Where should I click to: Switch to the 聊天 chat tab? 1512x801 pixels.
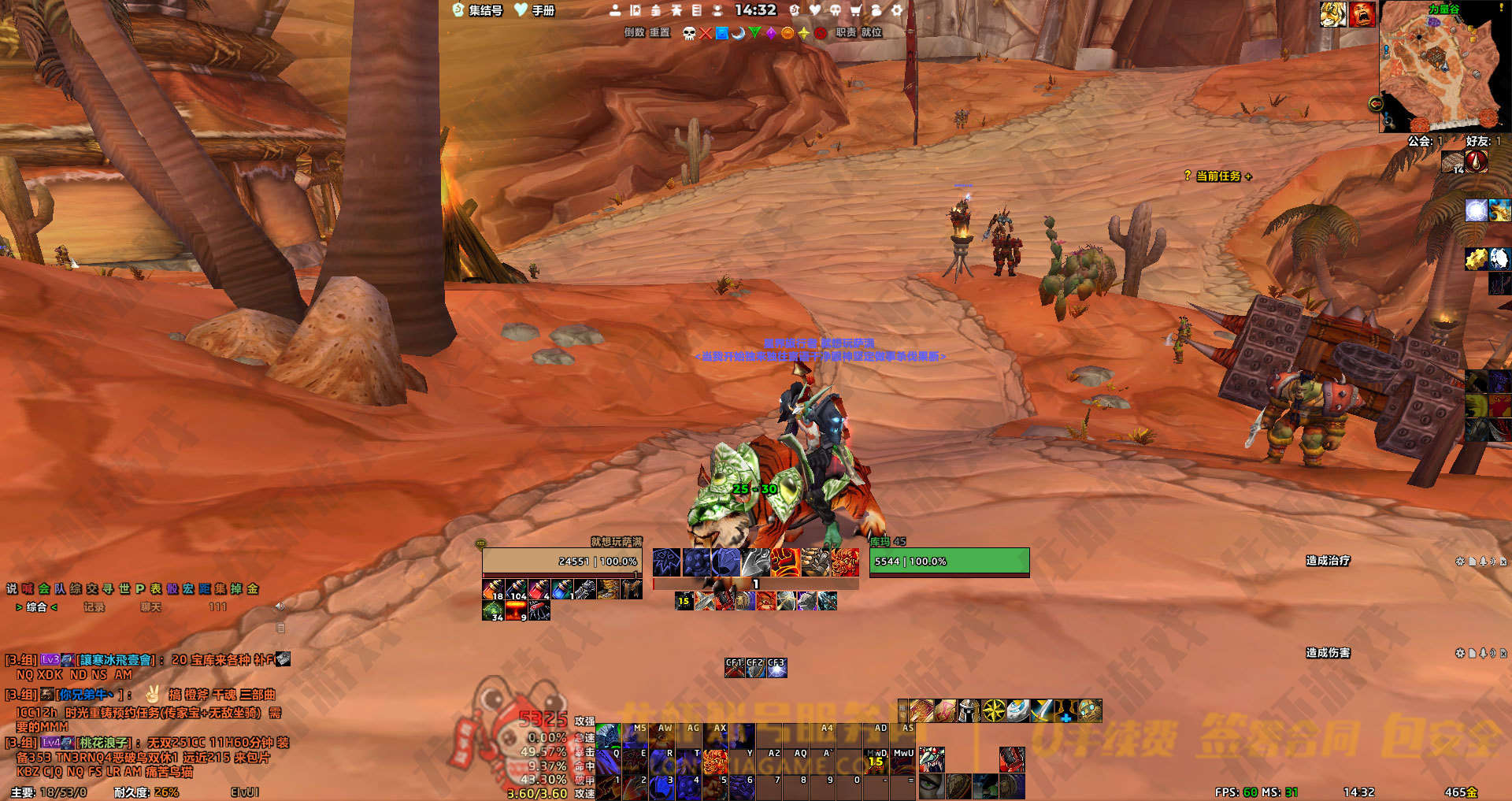pyautogui.click(x=150, y=607)
